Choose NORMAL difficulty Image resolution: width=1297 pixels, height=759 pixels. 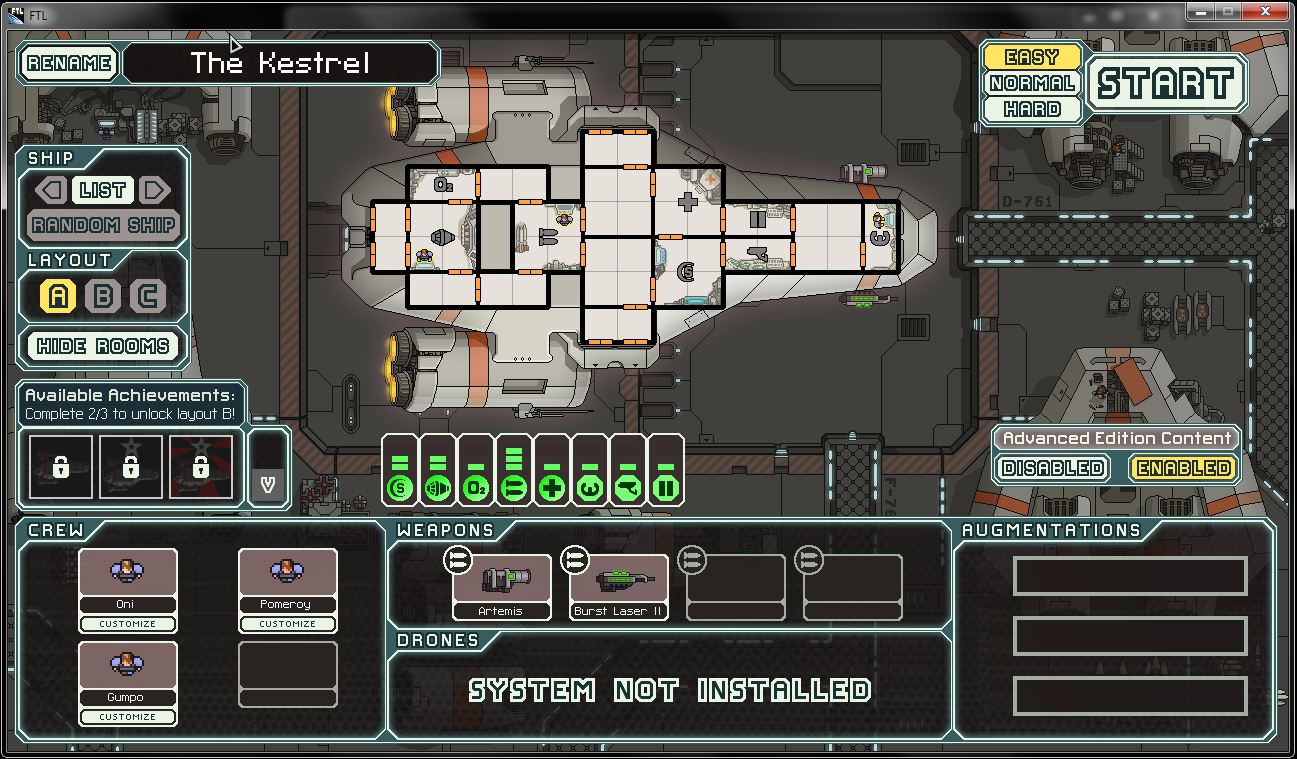(x=1031, y=83)
